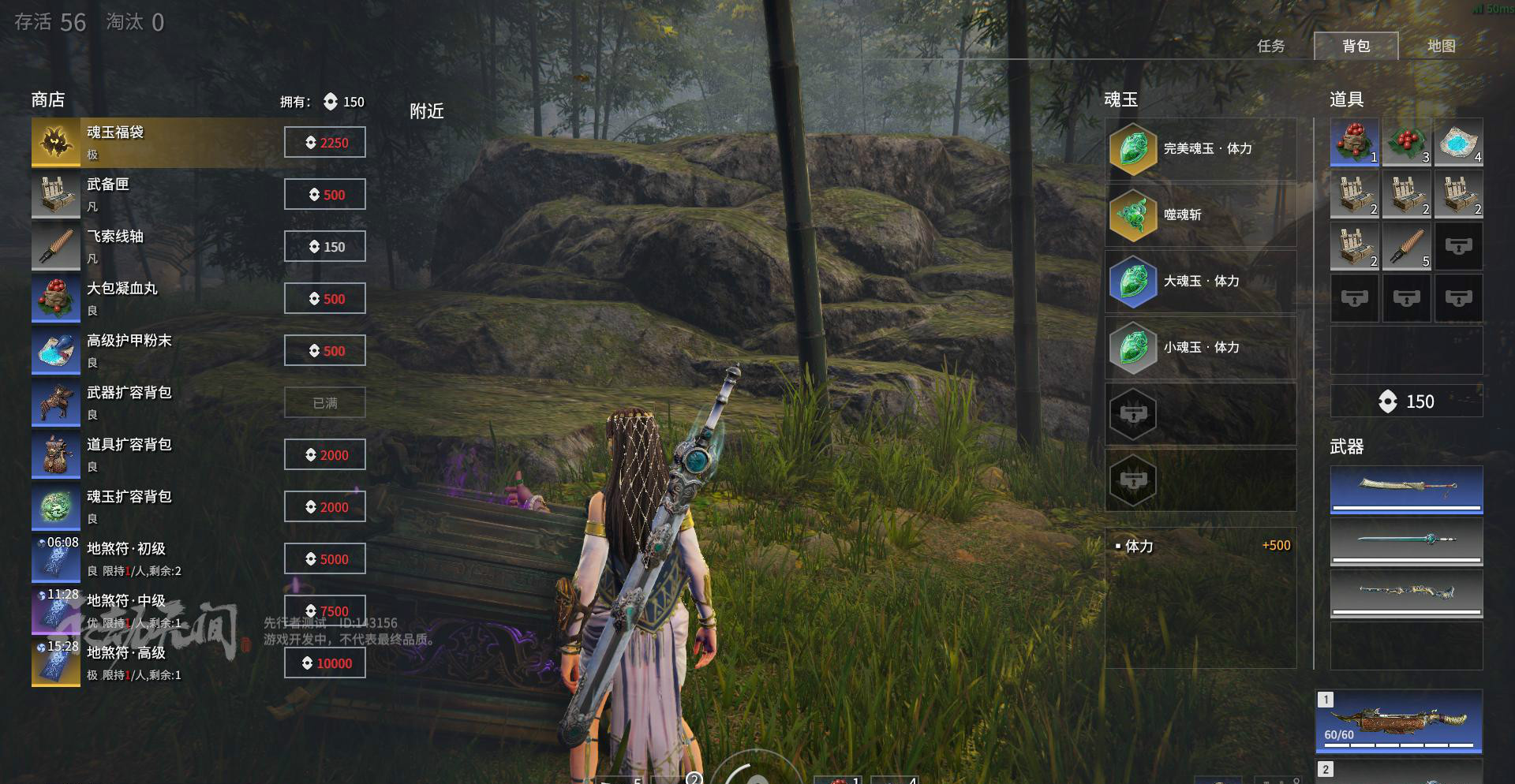Pick the 小魂玉·体力 jade
Image resolution: width=1515 pixels, height=784 pixels.
coord(1201,348)
